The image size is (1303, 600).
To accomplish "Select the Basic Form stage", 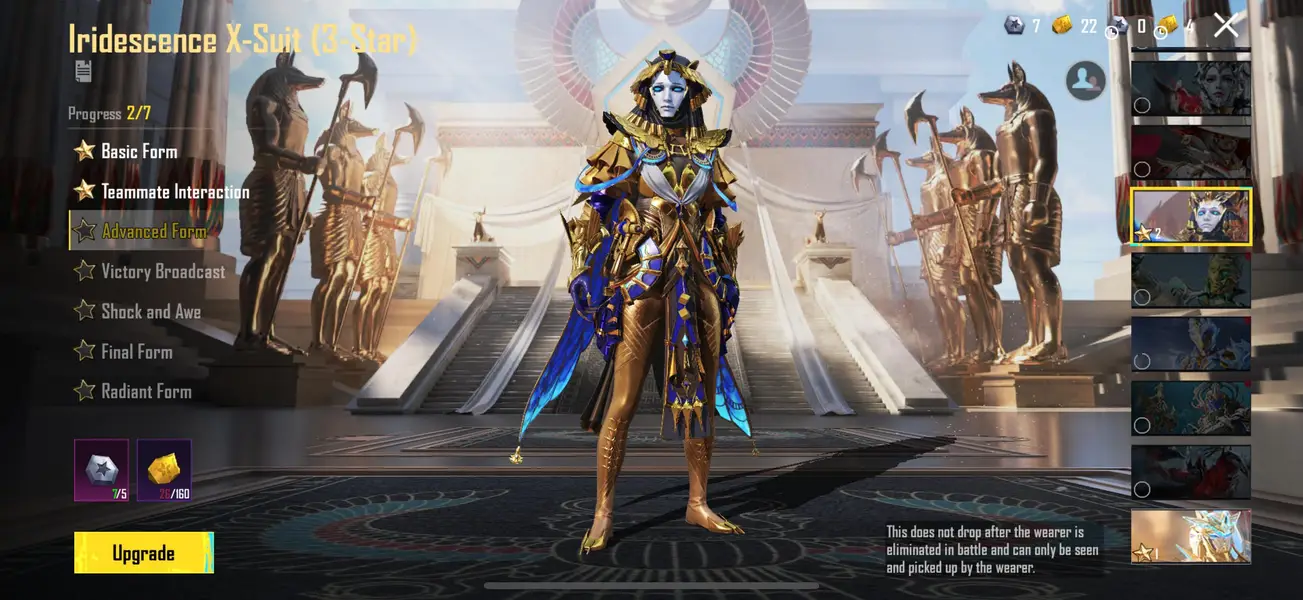I will [139, 151].
